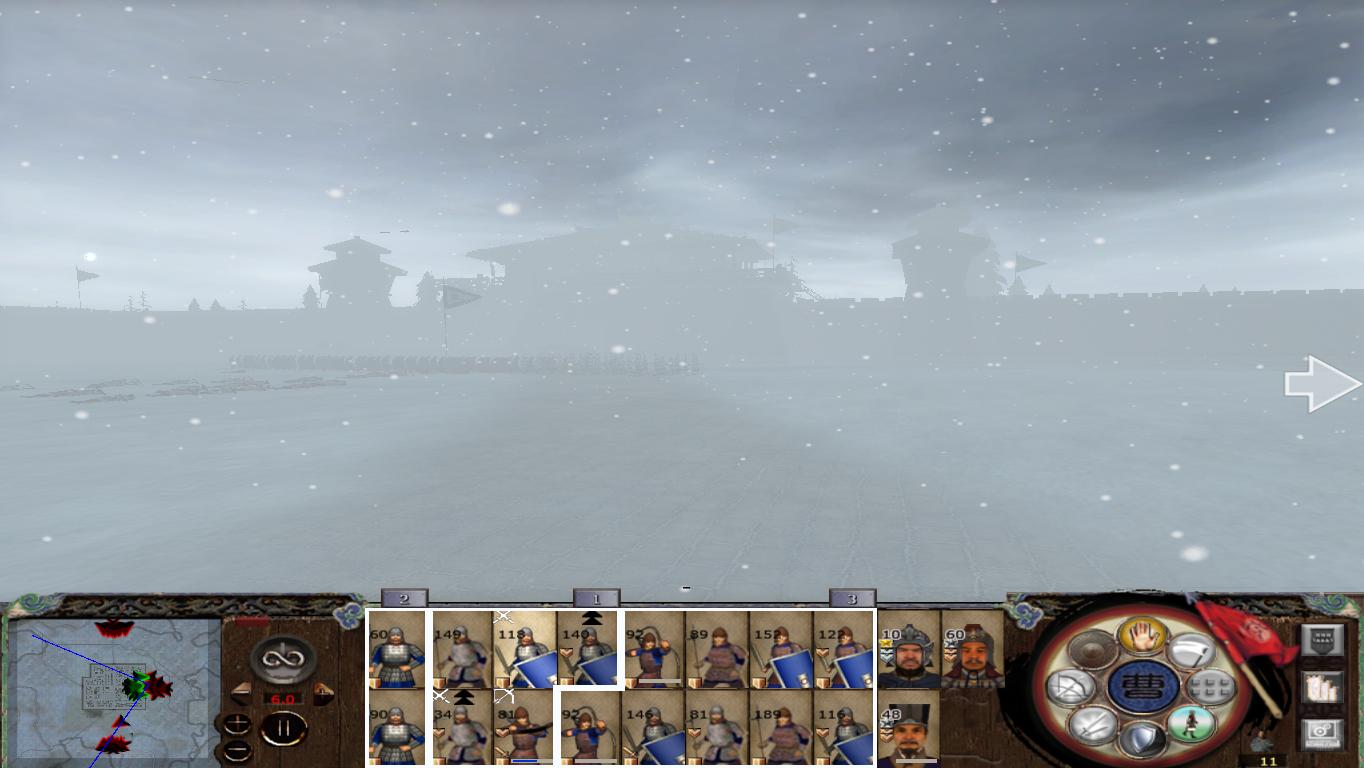Image resolution: width=1364 pixels, height=768 pixels.
Task: Select the Halt hand icon
Action: coord(1141,636)
